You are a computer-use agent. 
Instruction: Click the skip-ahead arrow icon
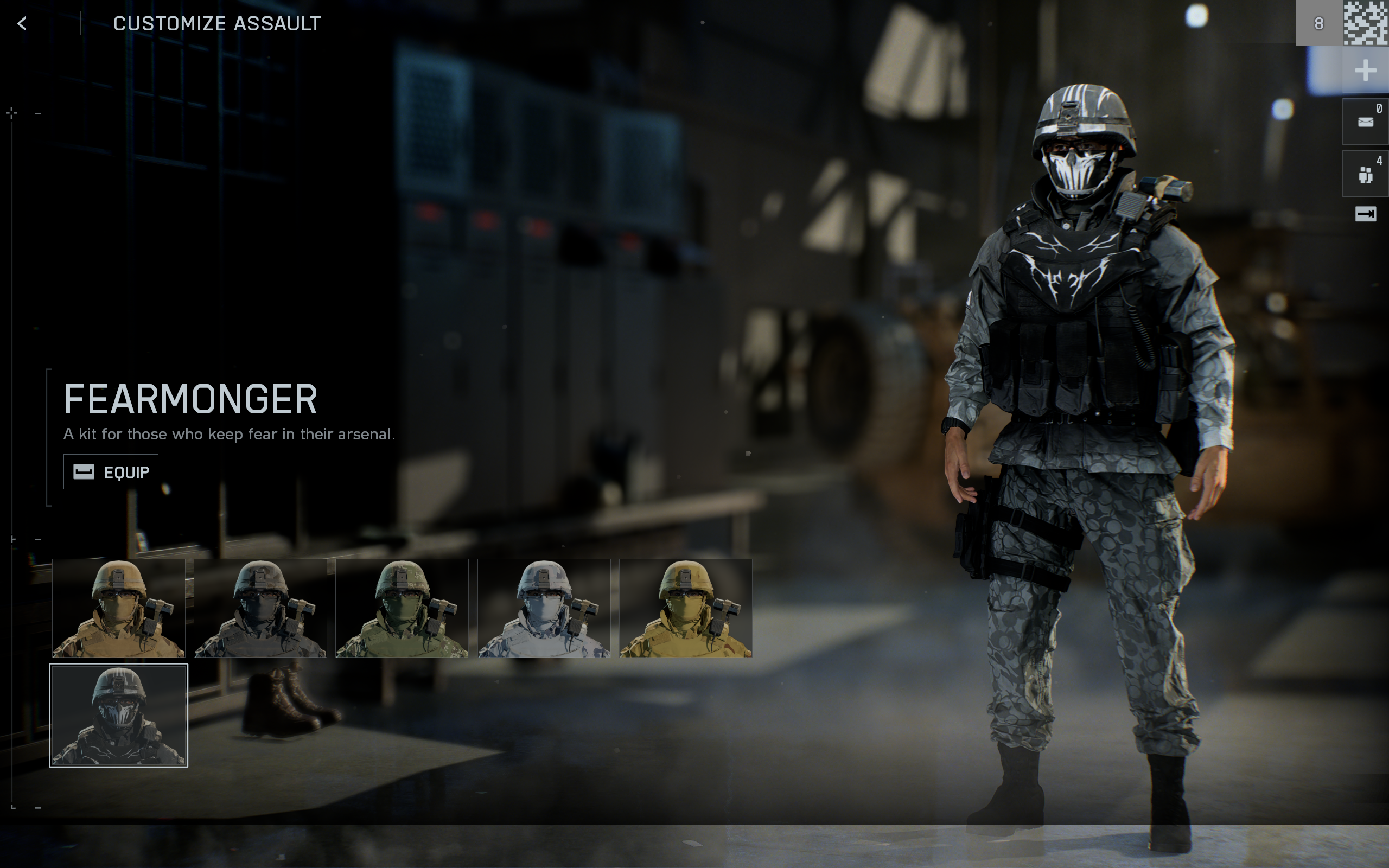1367,214
